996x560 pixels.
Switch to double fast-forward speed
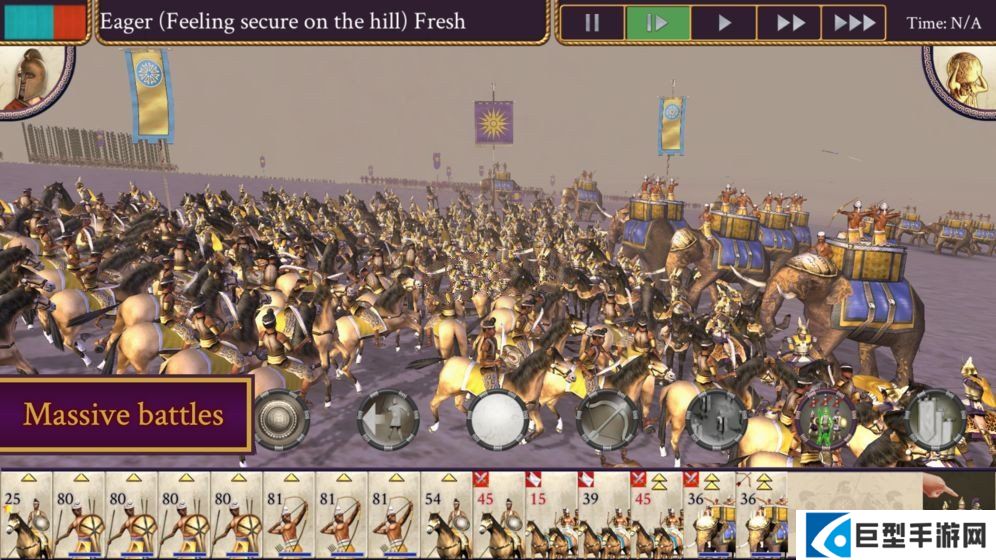tap(789, 23)
